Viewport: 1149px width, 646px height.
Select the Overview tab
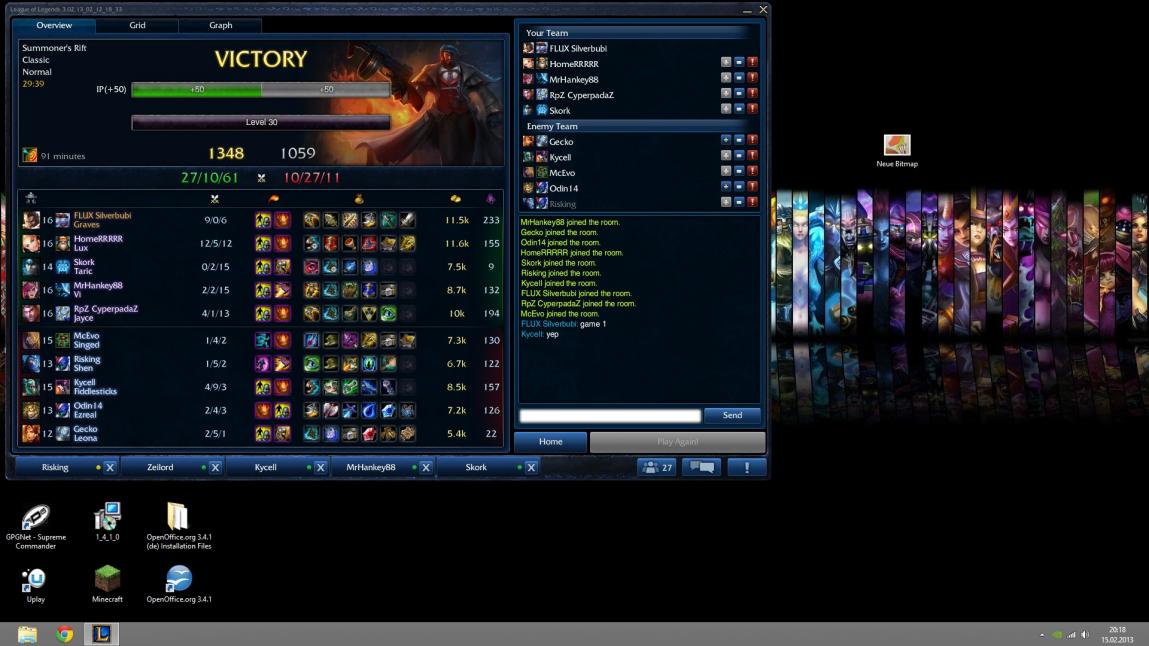click(54, 25)
